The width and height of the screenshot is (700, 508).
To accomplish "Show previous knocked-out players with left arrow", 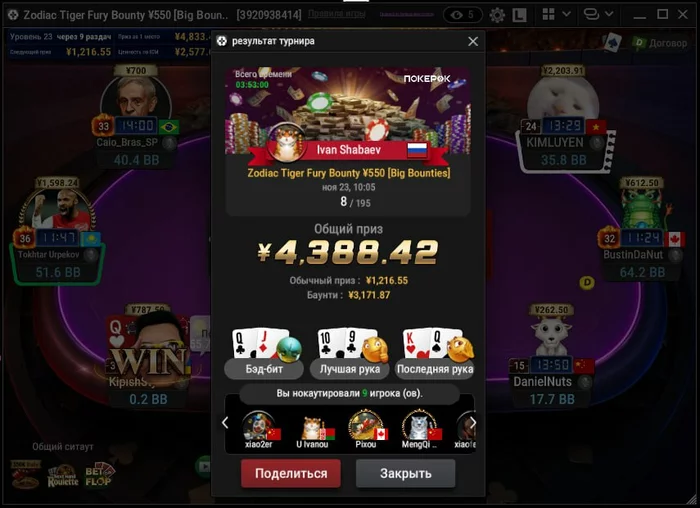I will coord(225,422).
